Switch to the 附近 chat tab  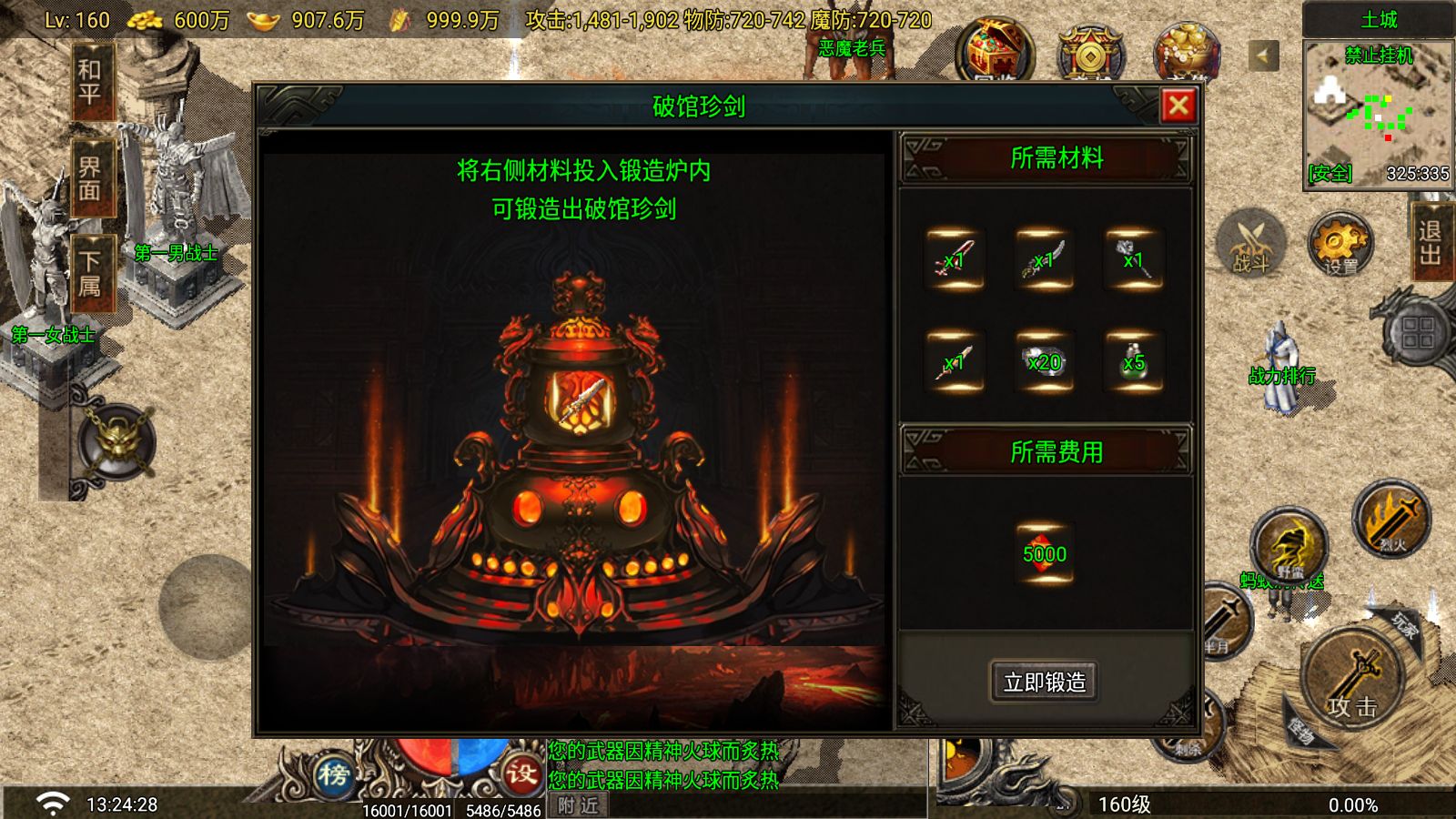pyautogui.click(x=580, y=806)
